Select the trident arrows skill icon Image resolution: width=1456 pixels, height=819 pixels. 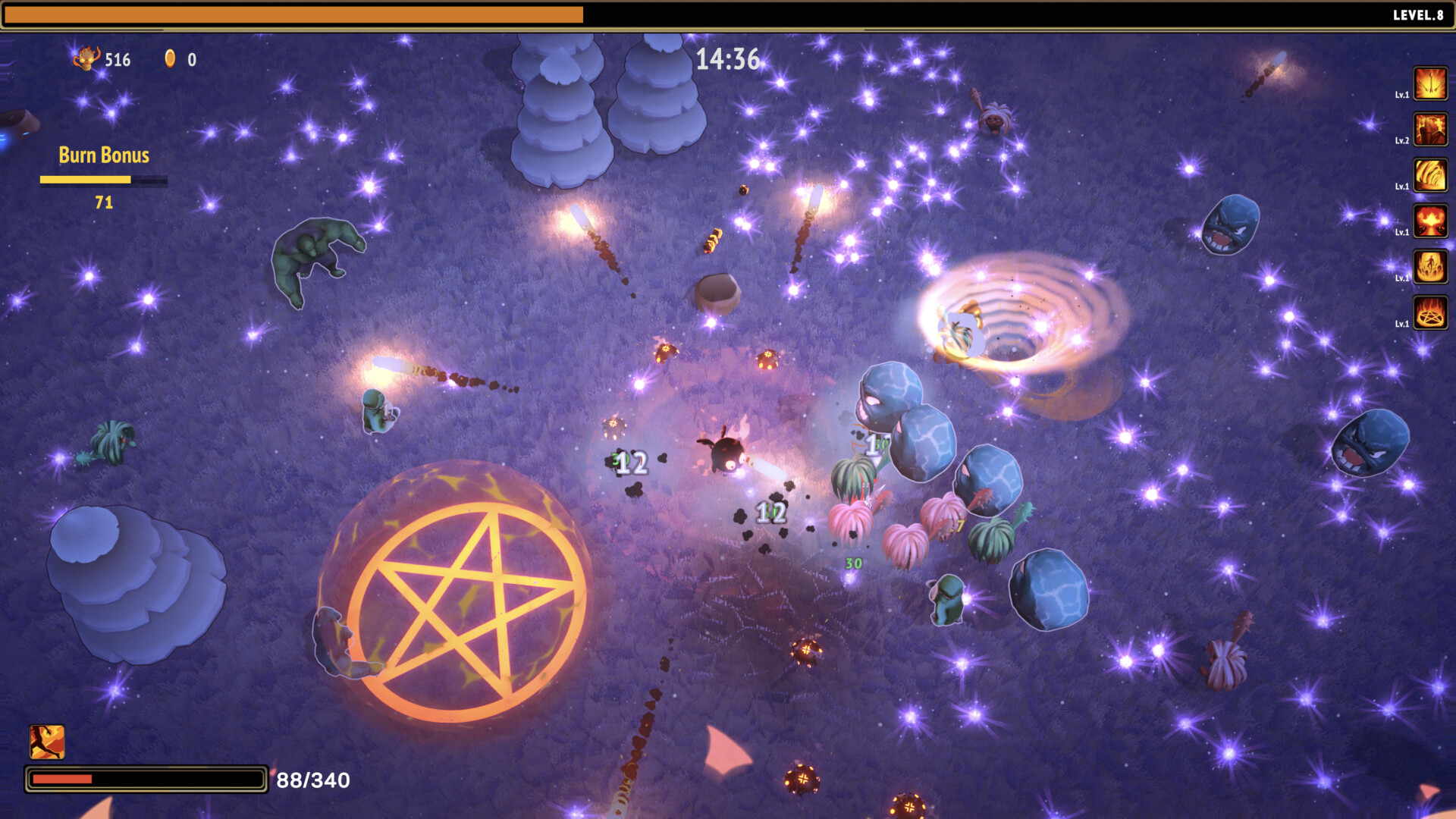(1430, 83)
